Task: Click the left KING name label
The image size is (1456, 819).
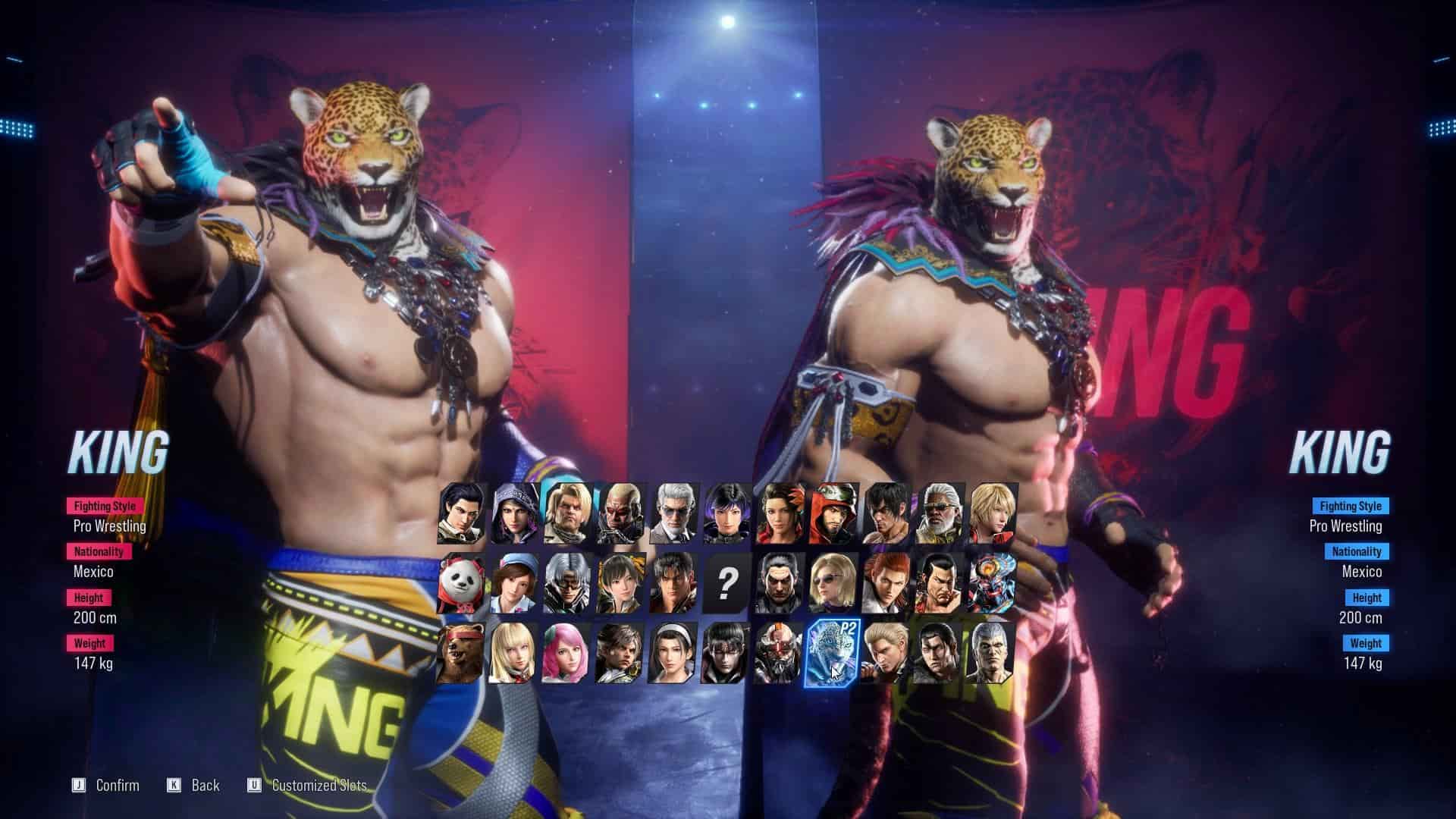Action: pos(121,449)
